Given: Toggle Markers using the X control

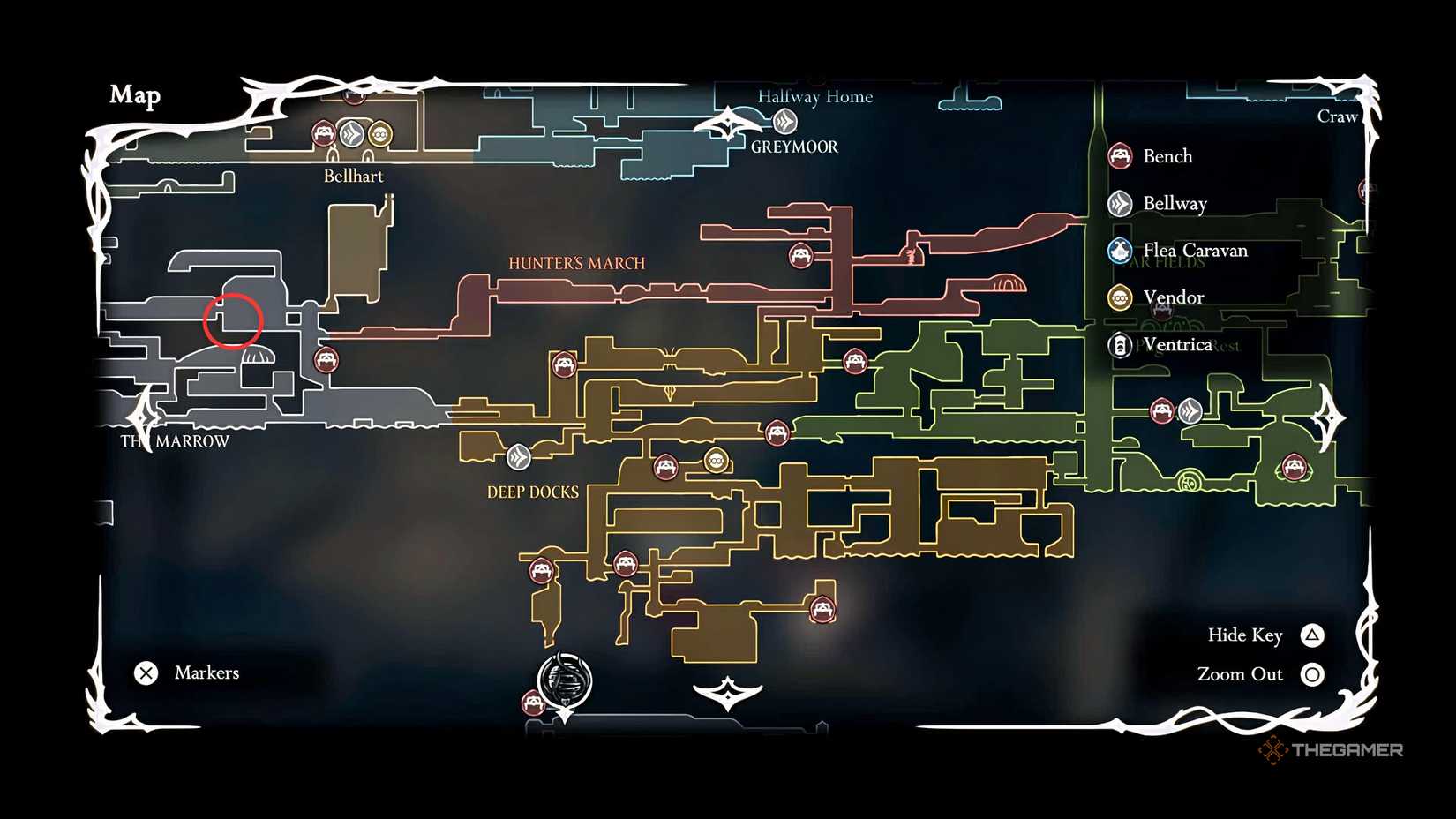Looking at the screenshot, I should tap(146, 673).
